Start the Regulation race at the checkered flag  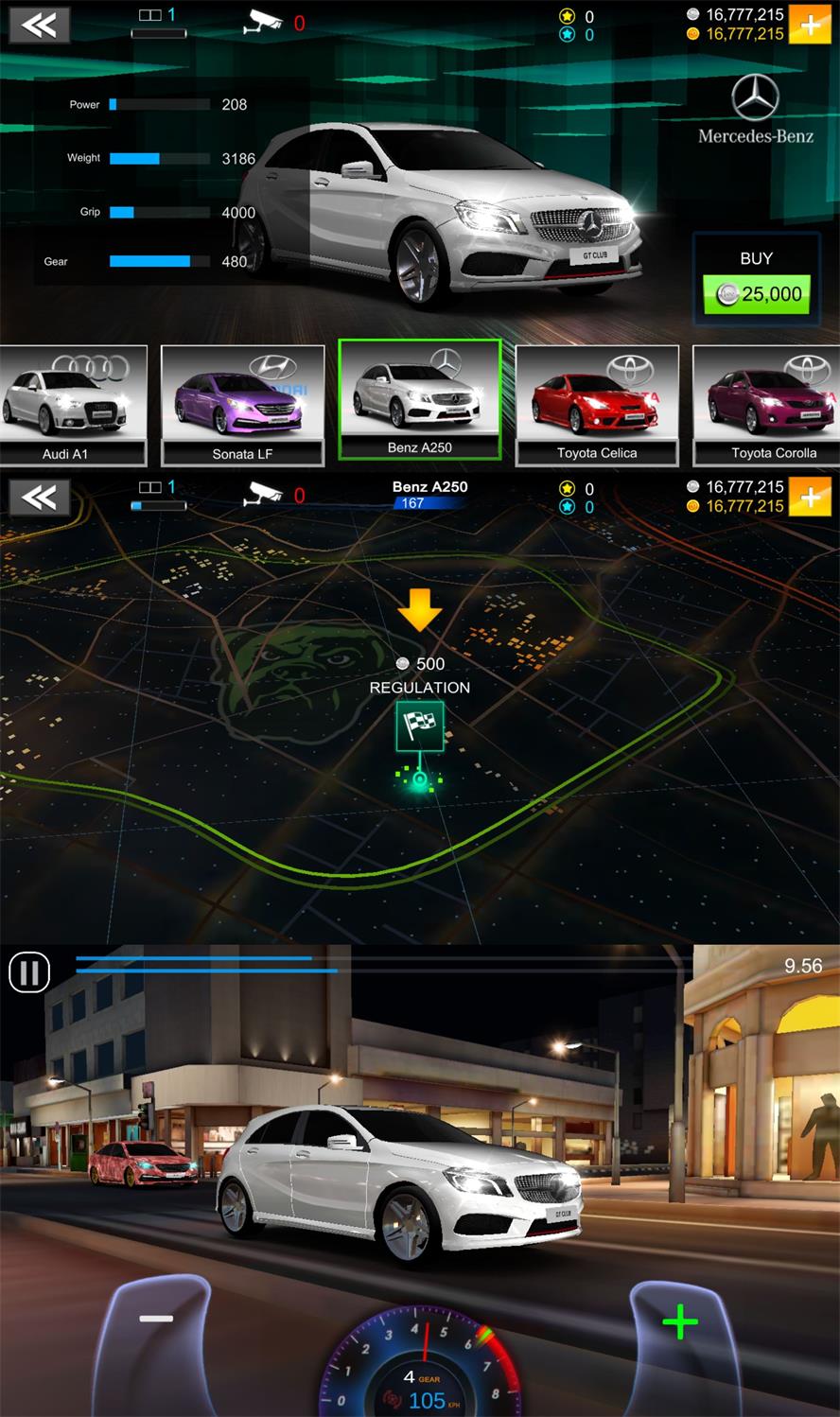point(420,726)
